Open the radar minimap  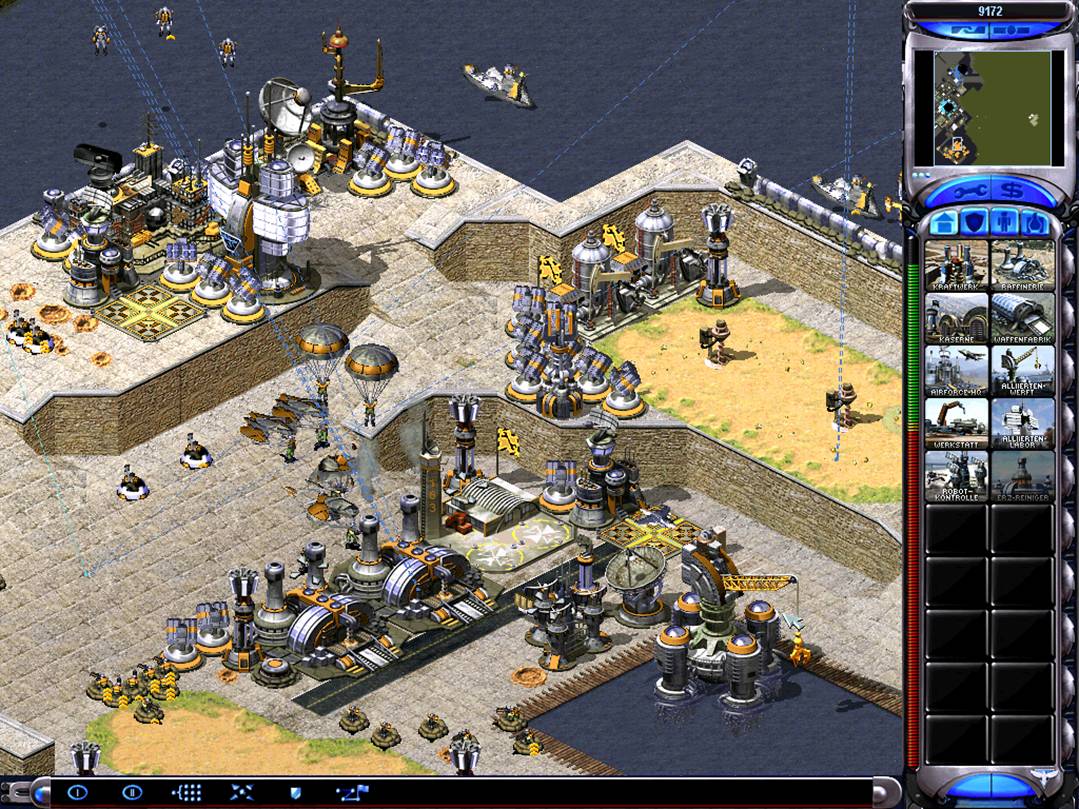point(992,107)
